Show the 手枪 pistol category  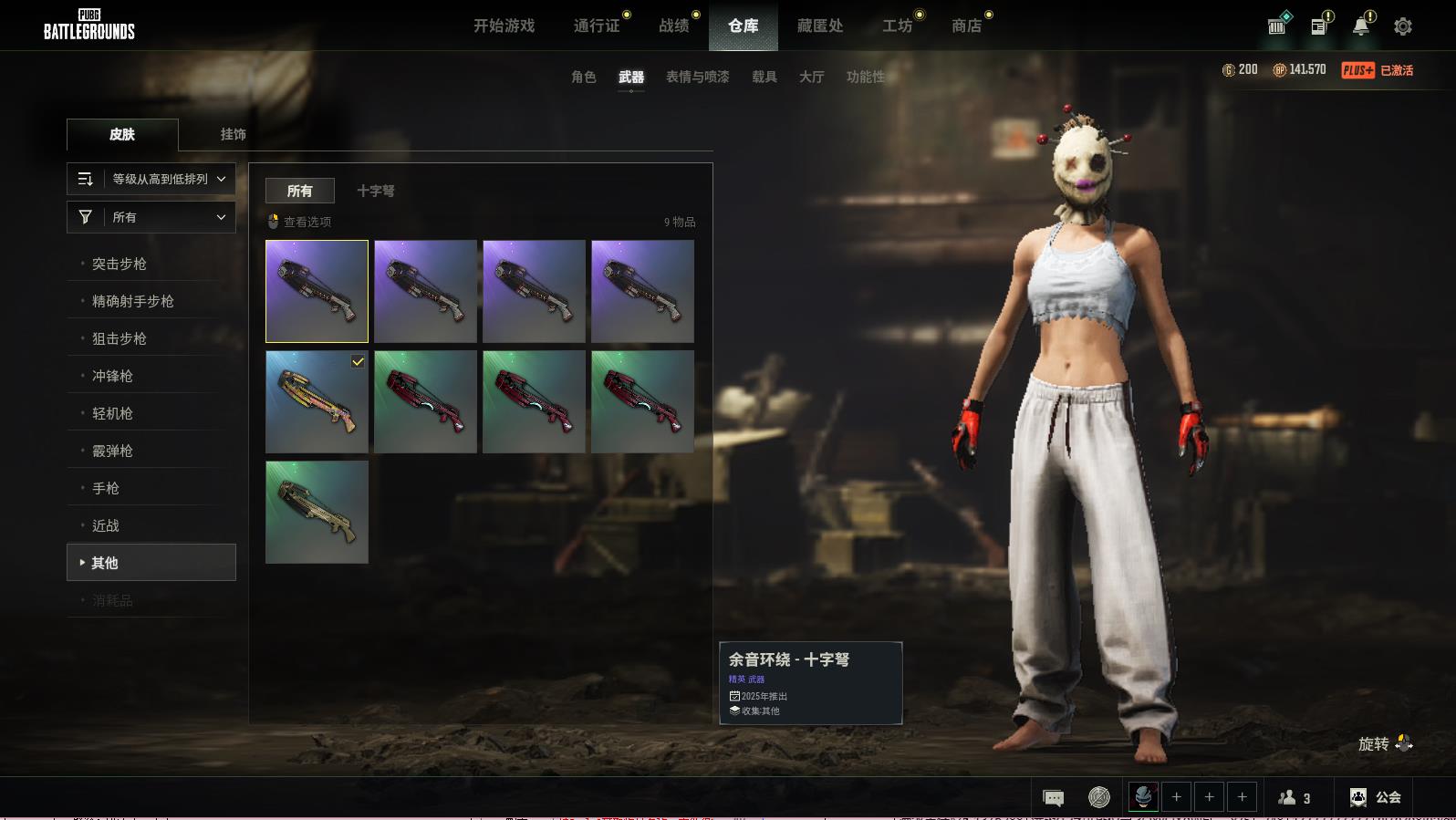tap(106, 488)
